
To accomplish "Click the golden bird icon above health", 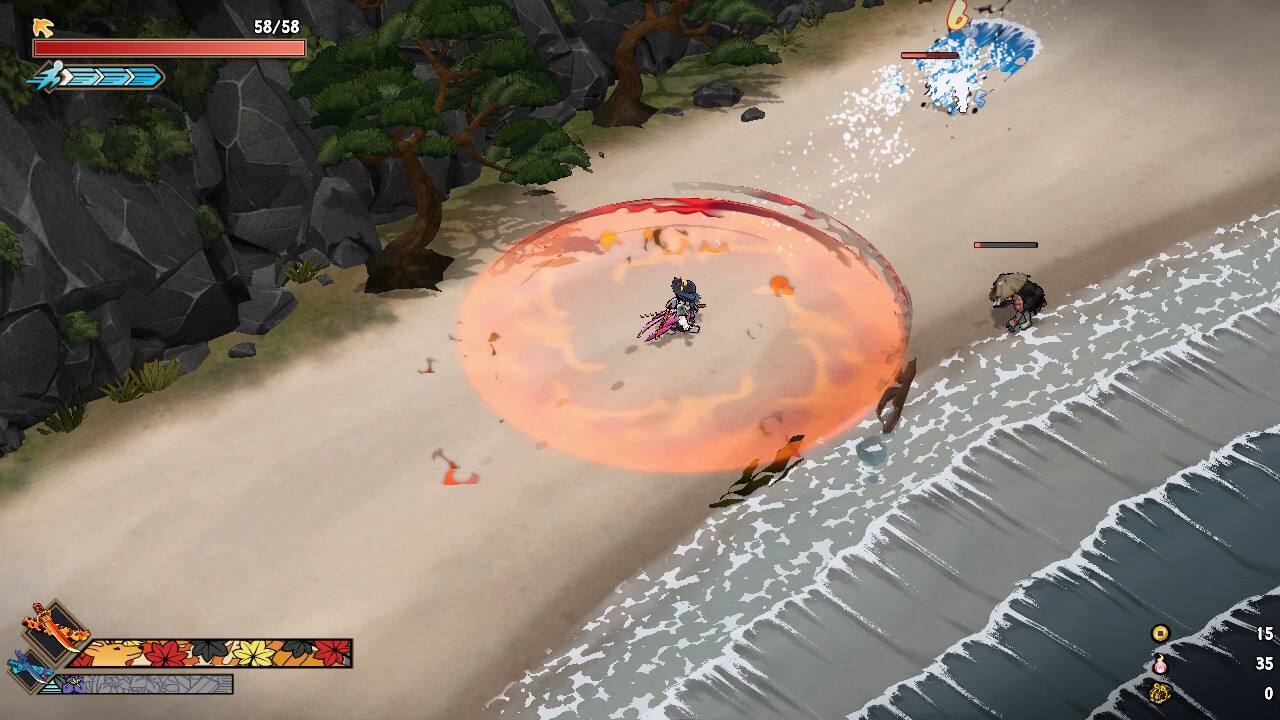I will 42,27.
